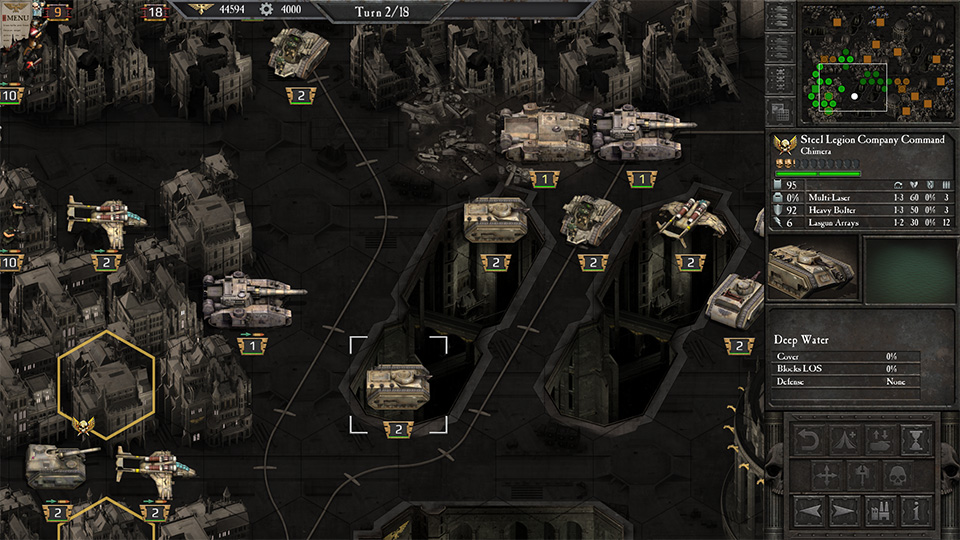Select previous unit with left arrow
This screenshot has width=960, height=540.
[809, 511]
